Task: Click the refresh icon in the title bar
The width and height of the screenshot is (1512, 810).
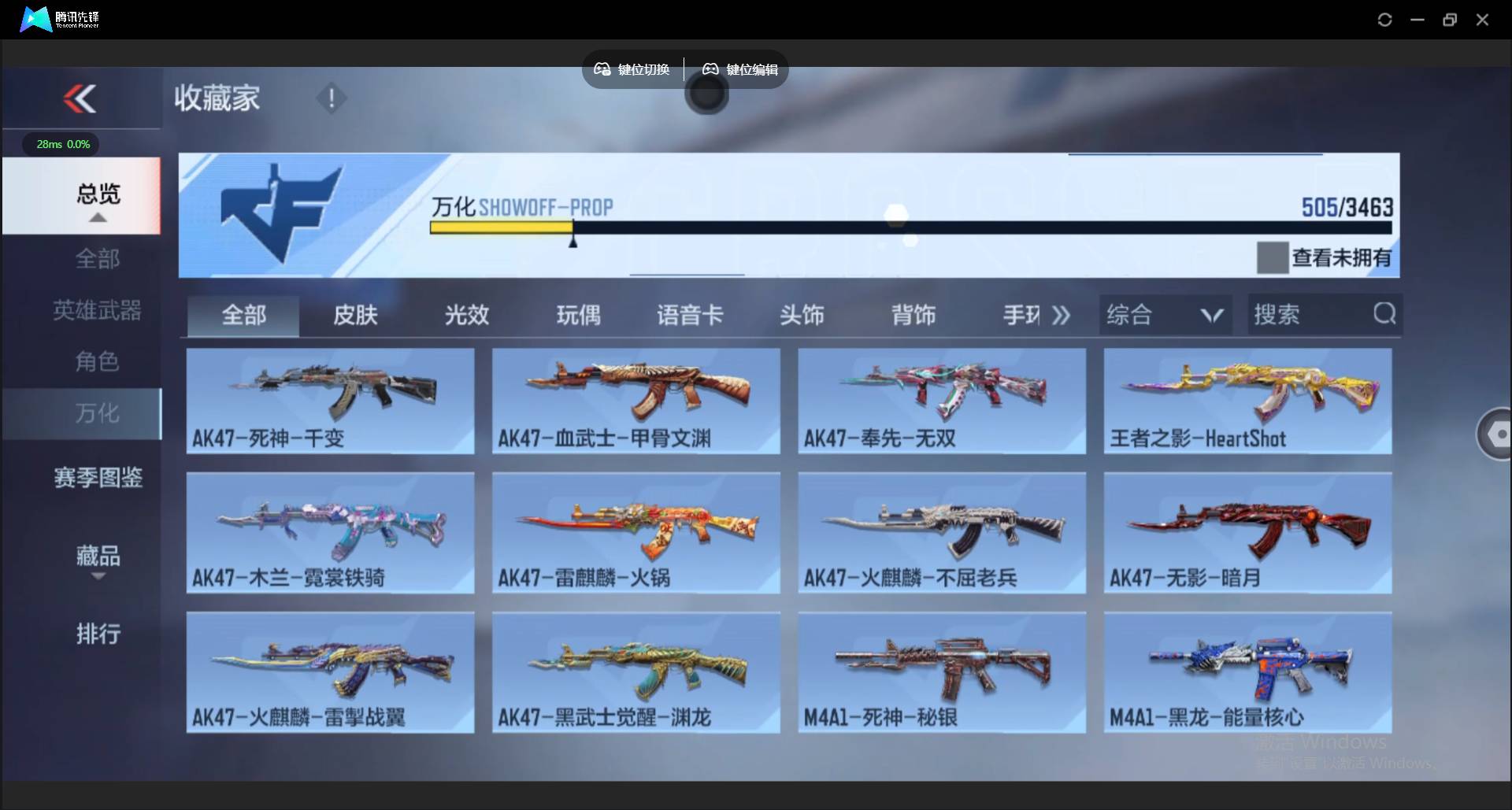Action: tap(1384, 19)
